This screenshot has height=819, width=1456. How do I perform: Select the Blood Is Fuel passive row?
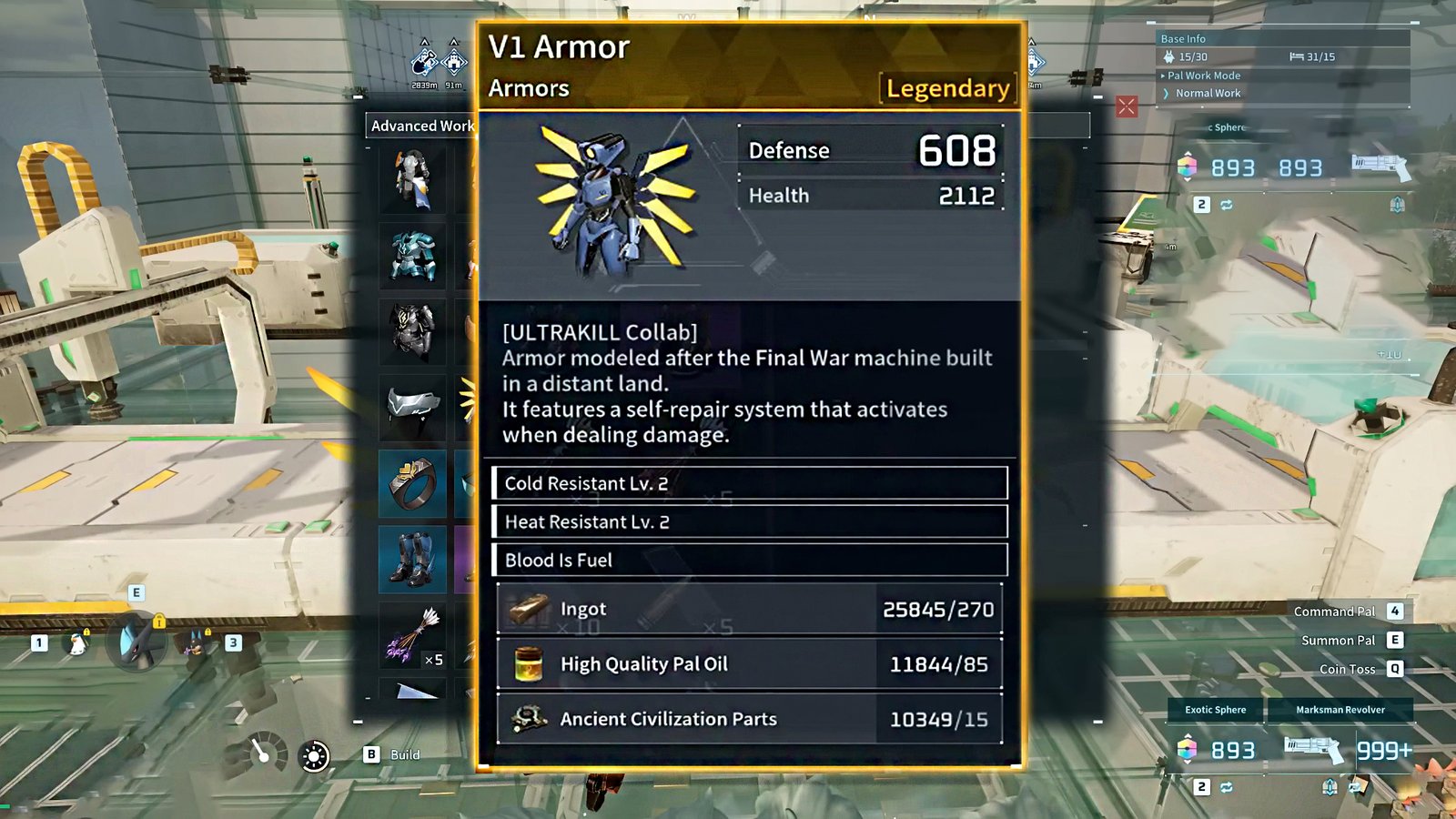click(749, 560)
